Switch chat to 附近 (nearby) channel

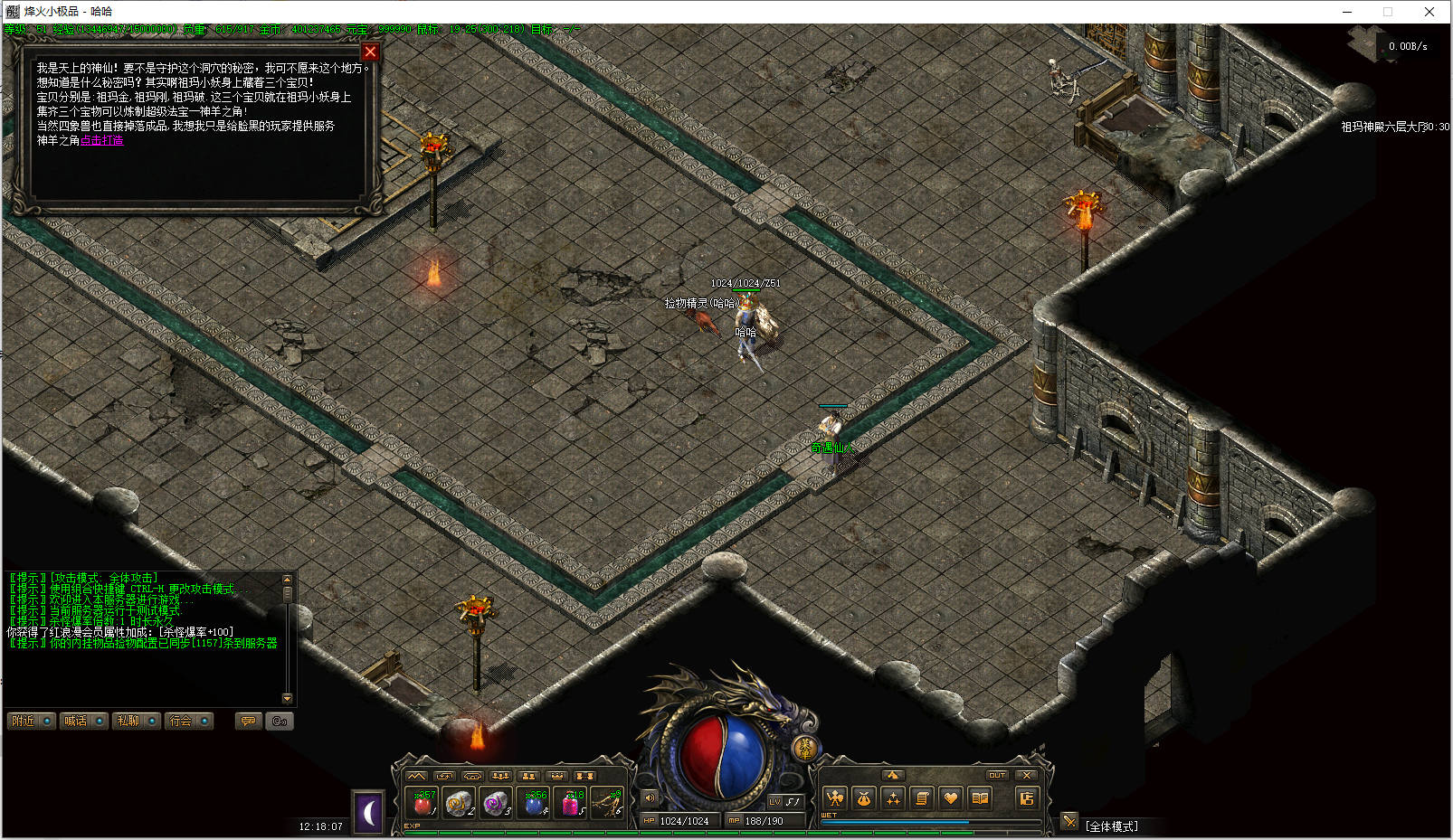click(x=31, y=721)
